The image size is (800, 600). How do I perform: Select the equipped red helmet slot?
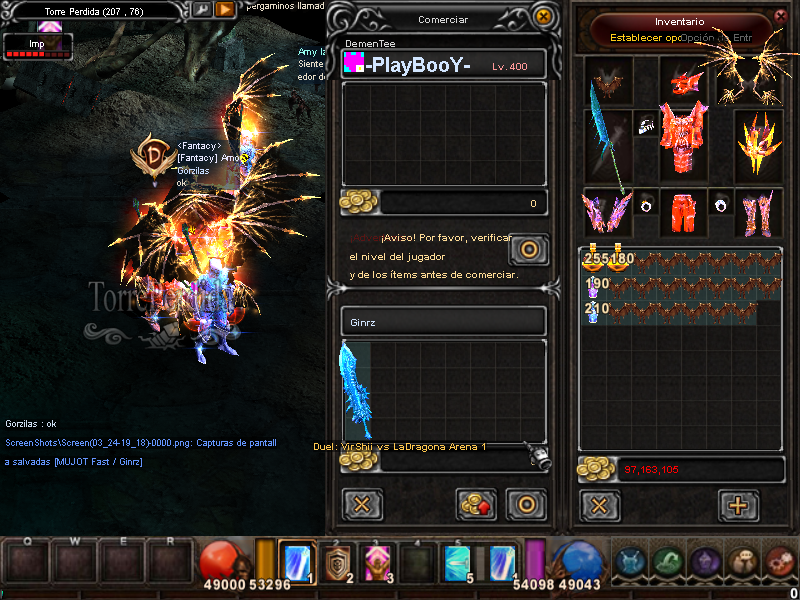pyautogui.click(x=683, y=80)
